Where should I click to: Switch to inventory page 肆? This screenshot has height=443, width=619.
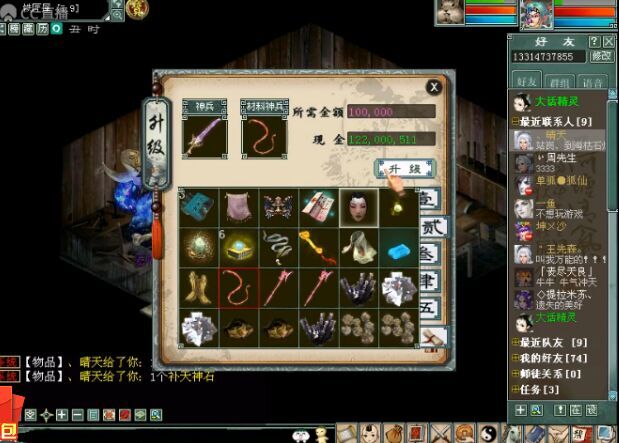pyautogui.click(x=429, y=281)
